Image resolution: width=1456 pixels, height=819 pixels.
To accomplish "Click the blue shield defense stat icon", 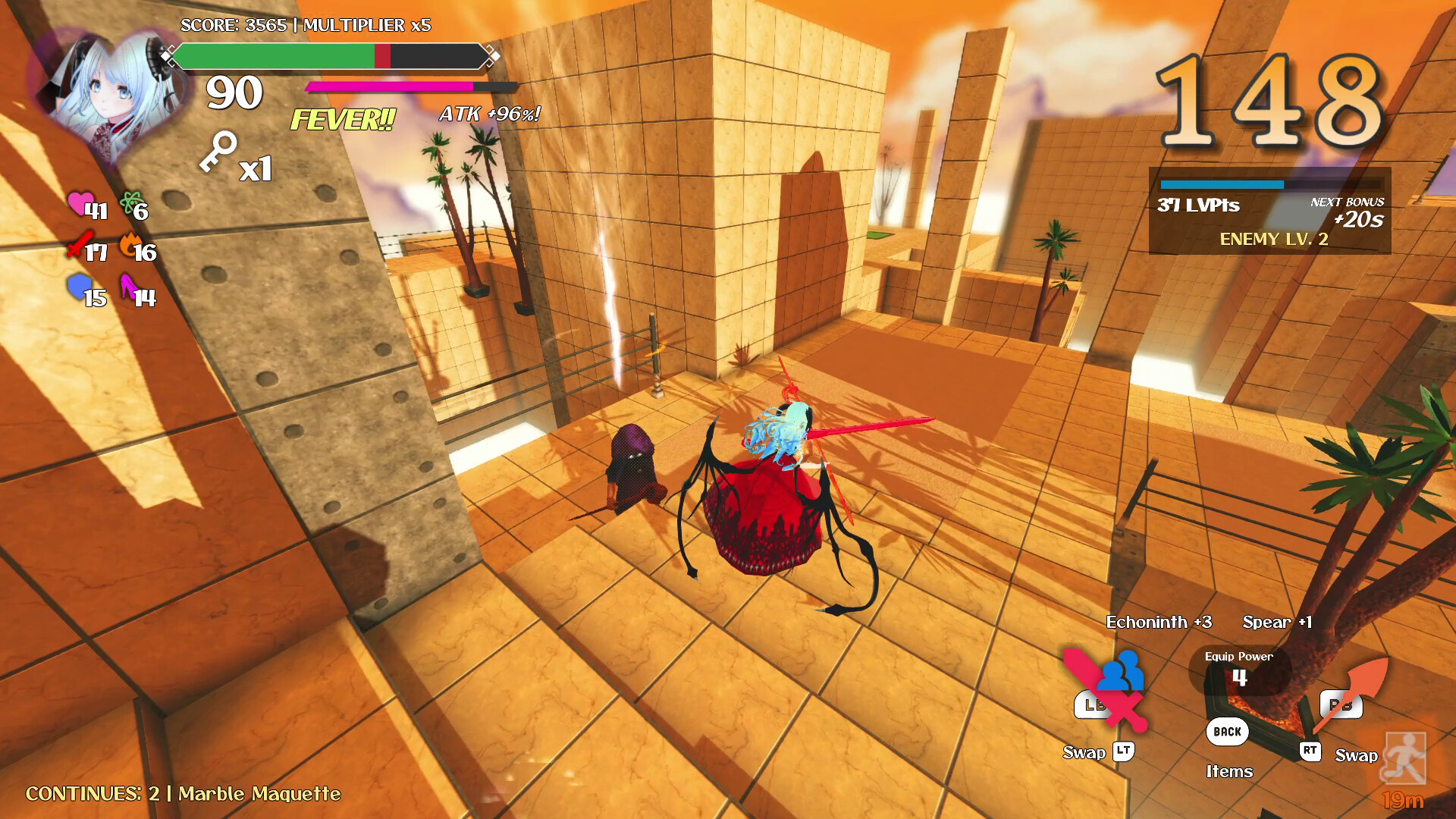I will pyautogui.click(x=78, y=287).
